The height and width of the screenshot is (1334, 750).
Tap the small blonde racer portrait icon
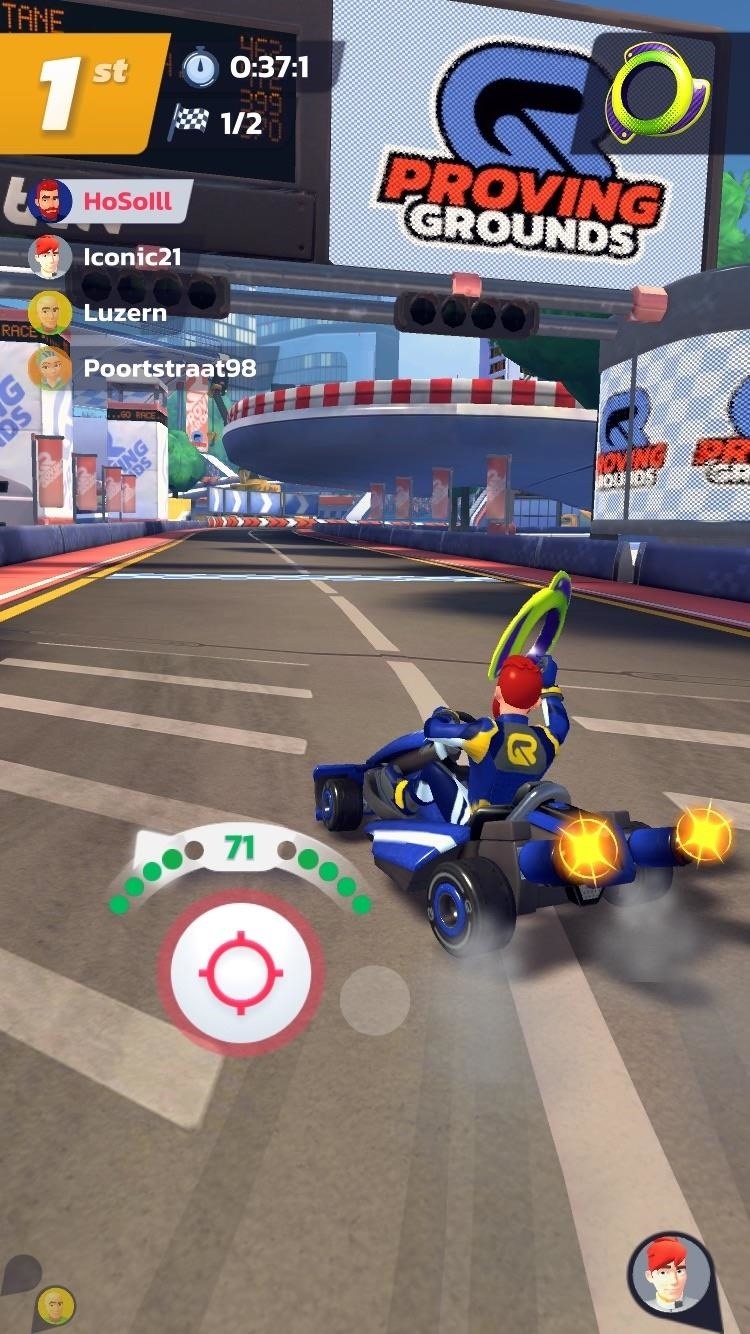56,1305
